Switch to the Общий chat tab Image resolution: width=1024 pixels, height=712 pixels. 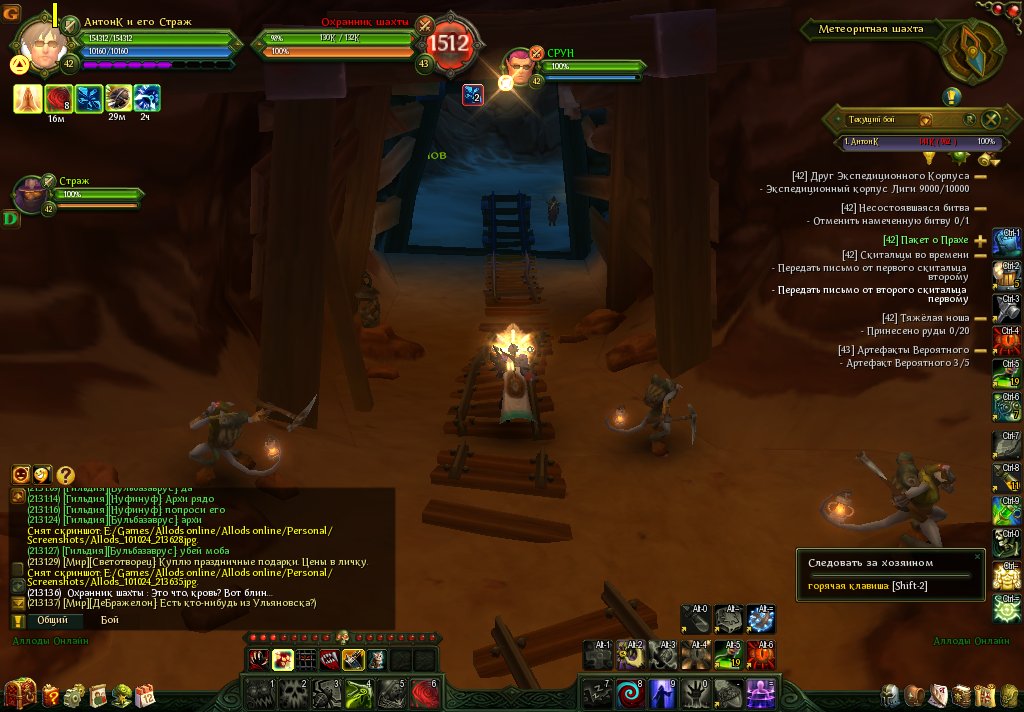[x=52, y=620]
